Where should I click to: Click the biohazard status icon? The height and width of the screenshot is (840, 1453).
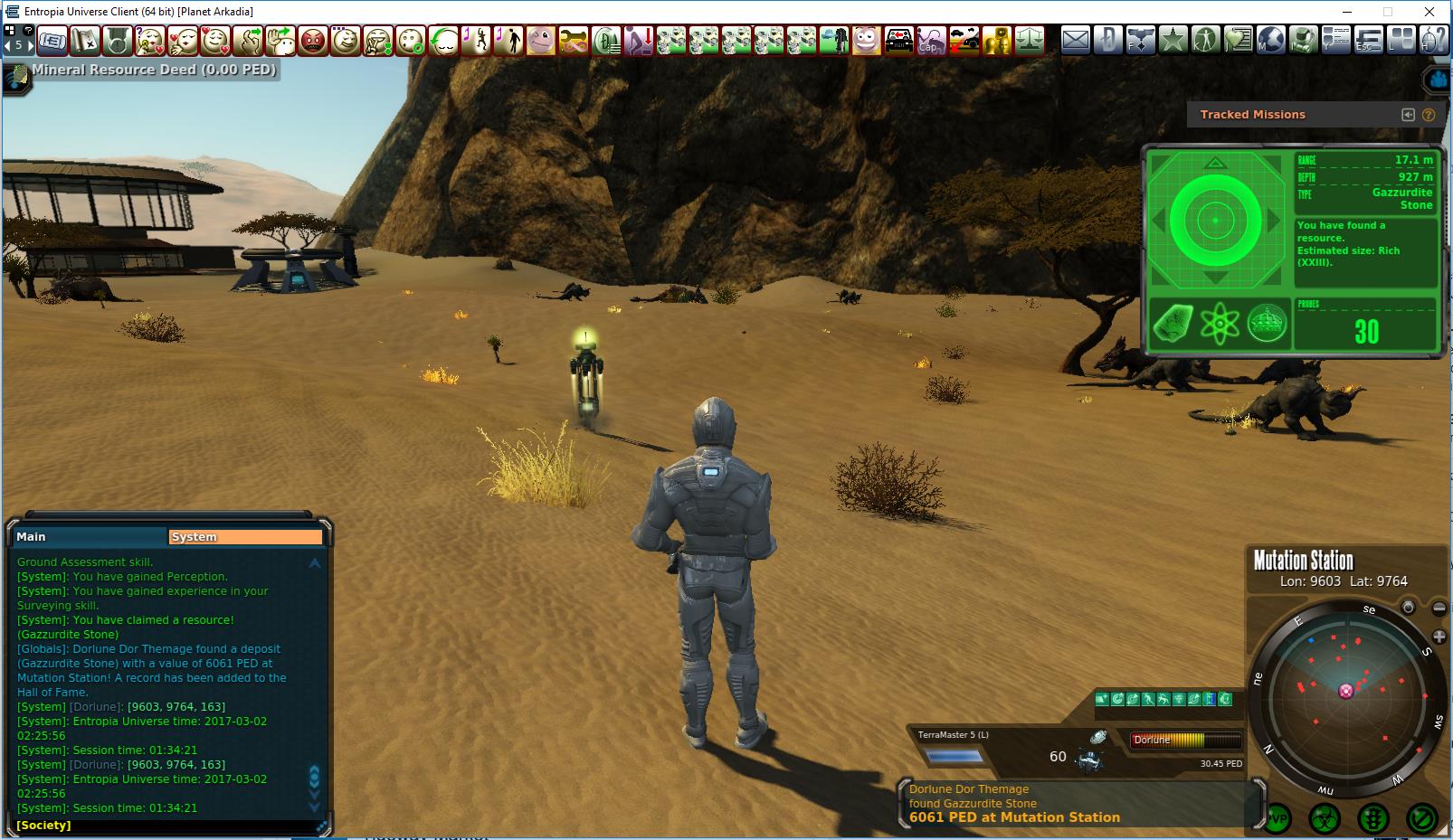click(1325, 819)
